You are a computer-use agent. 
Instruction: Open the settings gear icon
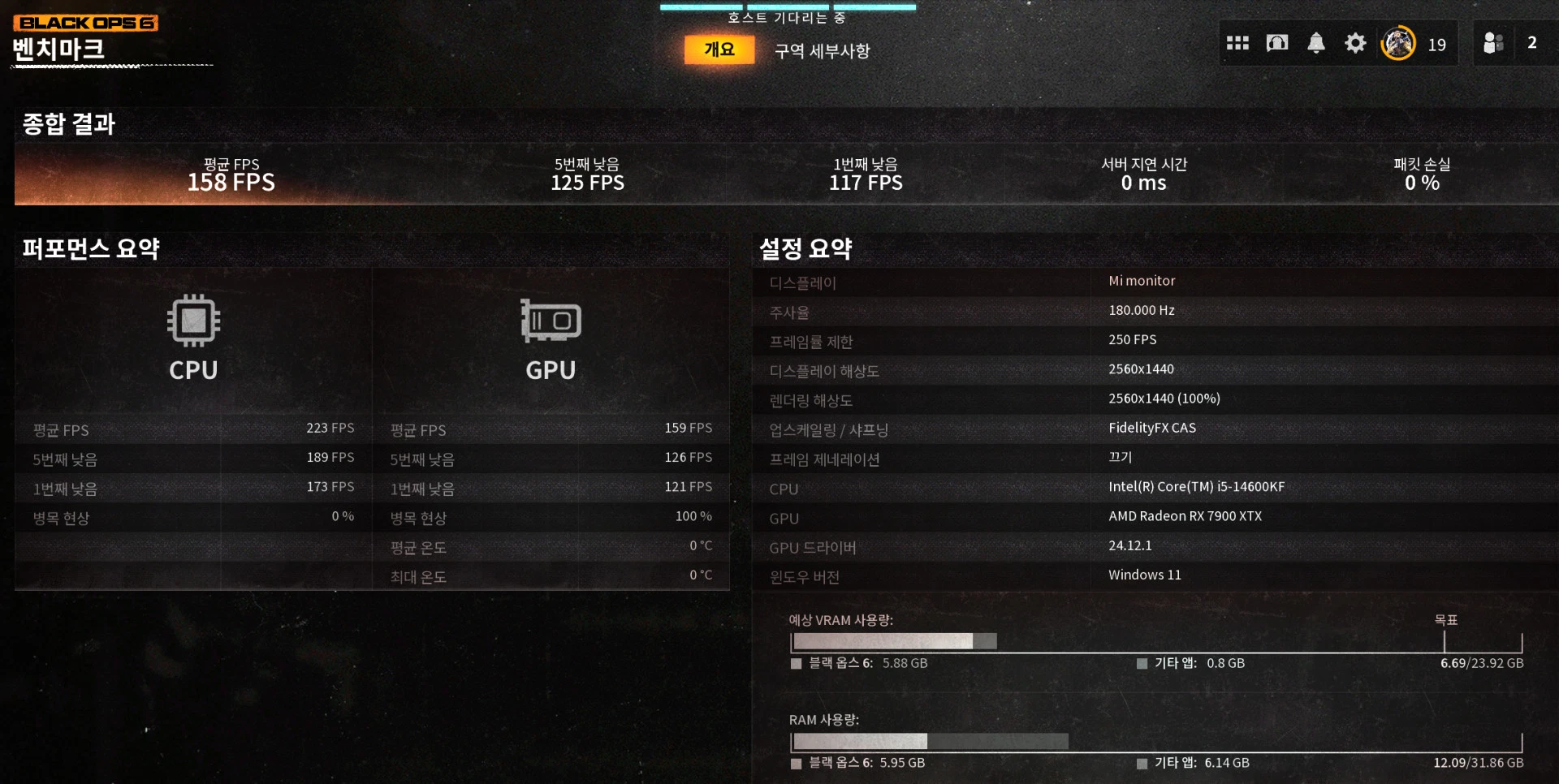point(1354,43)
